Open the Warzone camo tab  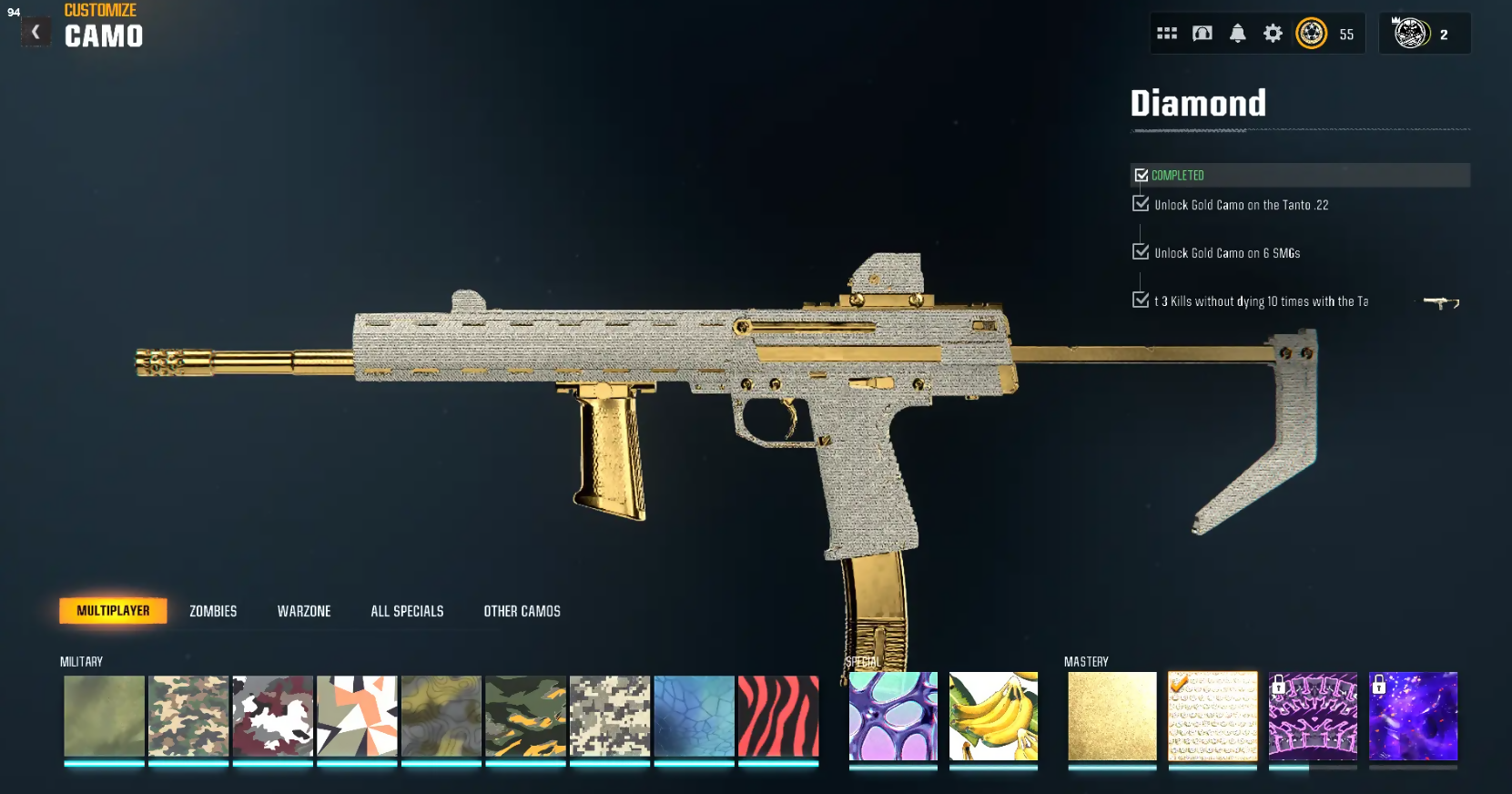[304, 611]
